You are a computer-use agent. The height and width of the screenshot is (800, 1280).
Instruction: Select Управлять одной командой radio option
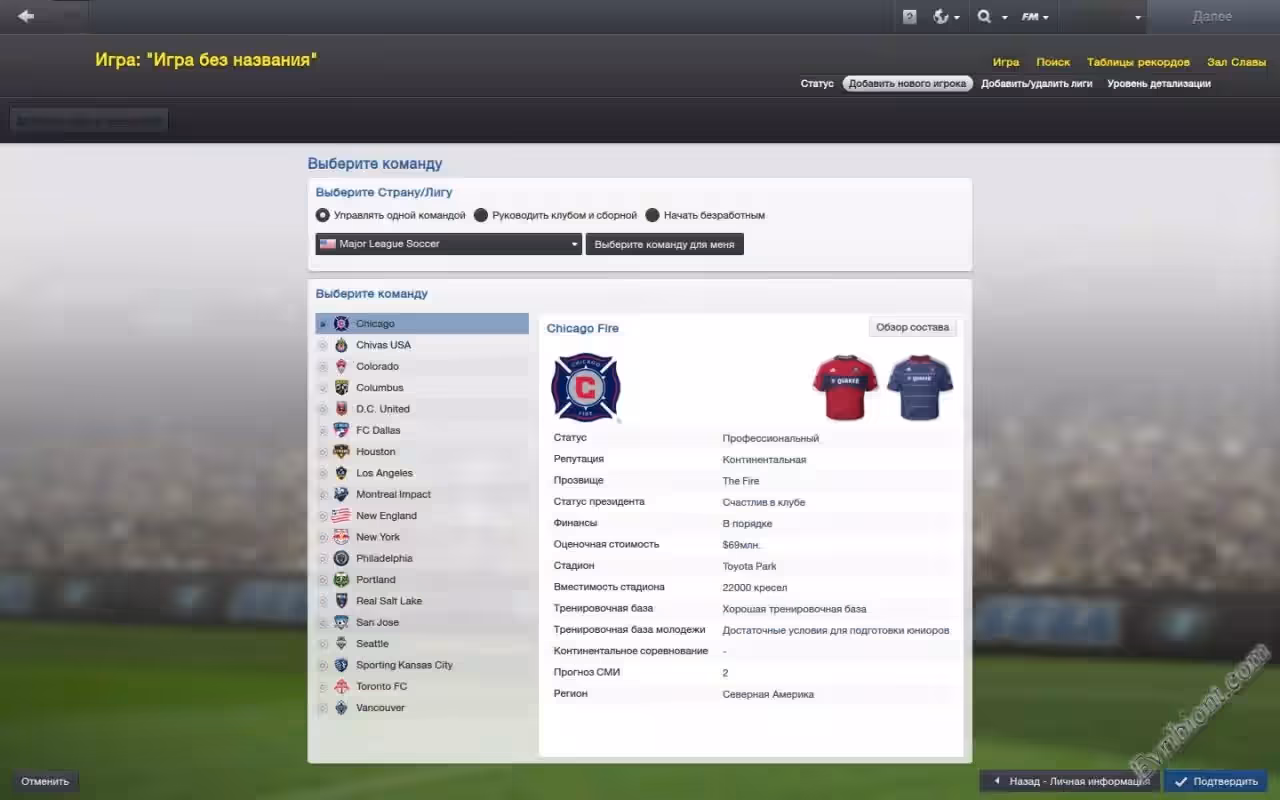(323, 215)
